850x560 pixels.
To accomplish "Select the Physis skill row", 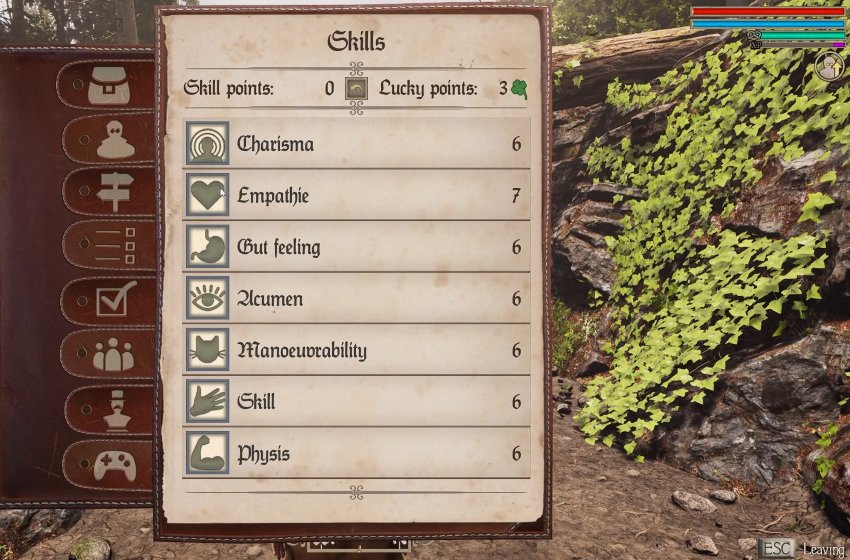I will click(x=357, y=454).
